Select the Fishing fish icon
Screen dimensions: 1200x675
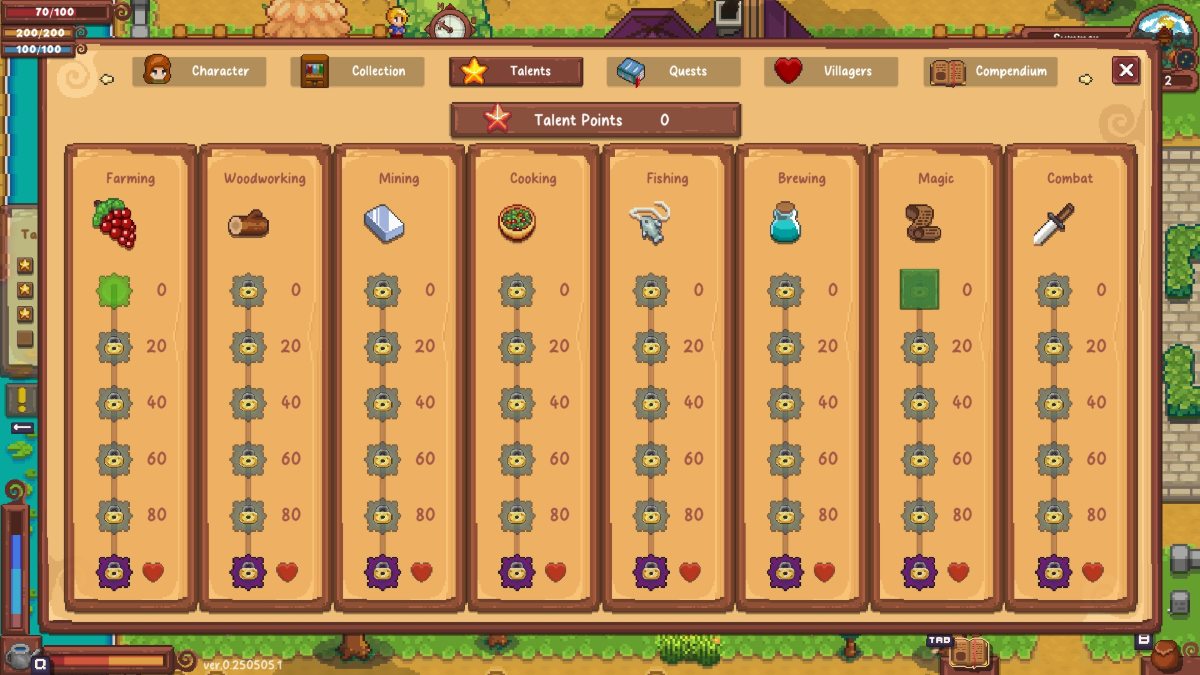point(650,224)
